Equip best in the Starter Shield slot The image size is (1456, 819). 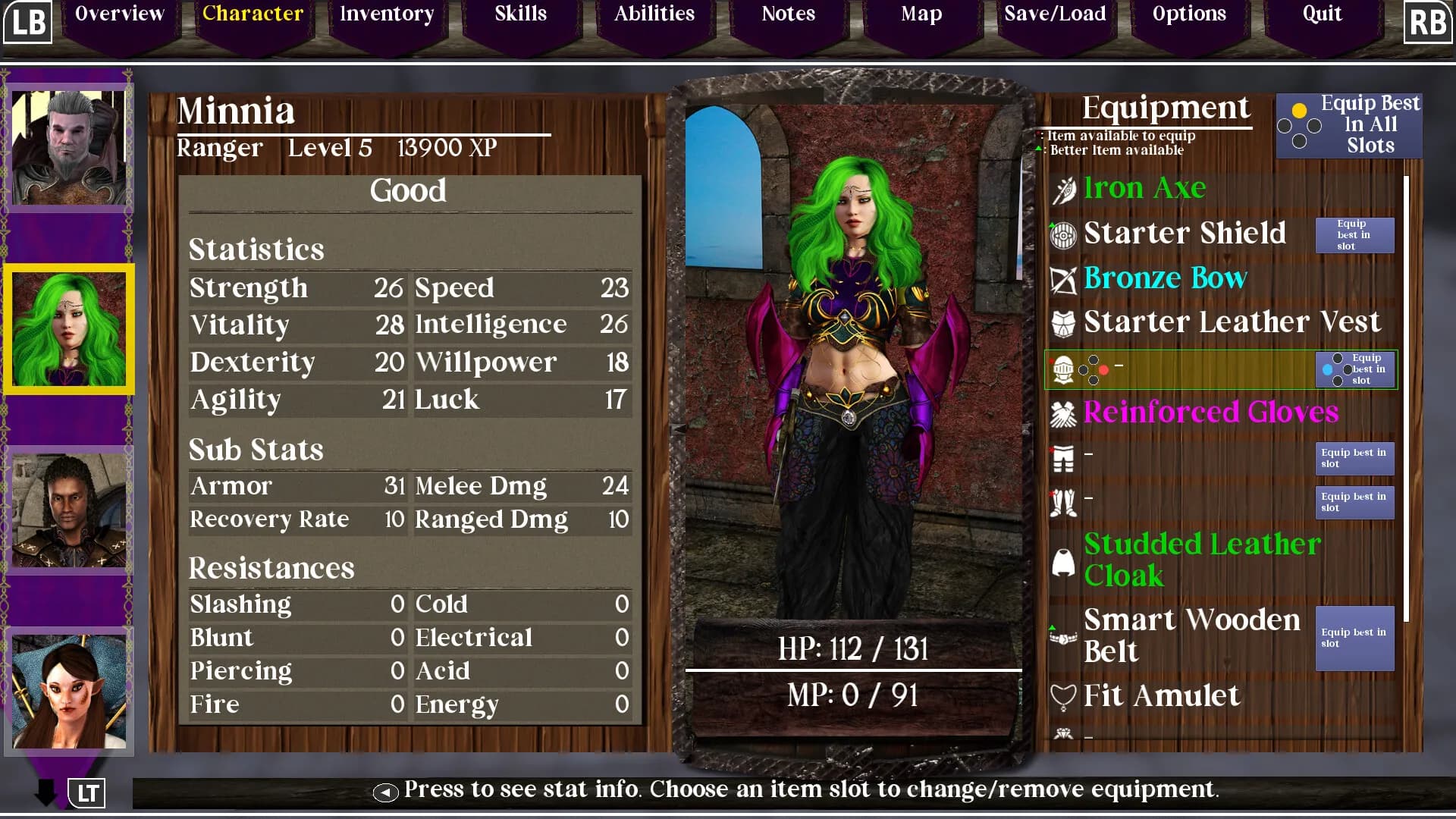tap(1354, 235)
